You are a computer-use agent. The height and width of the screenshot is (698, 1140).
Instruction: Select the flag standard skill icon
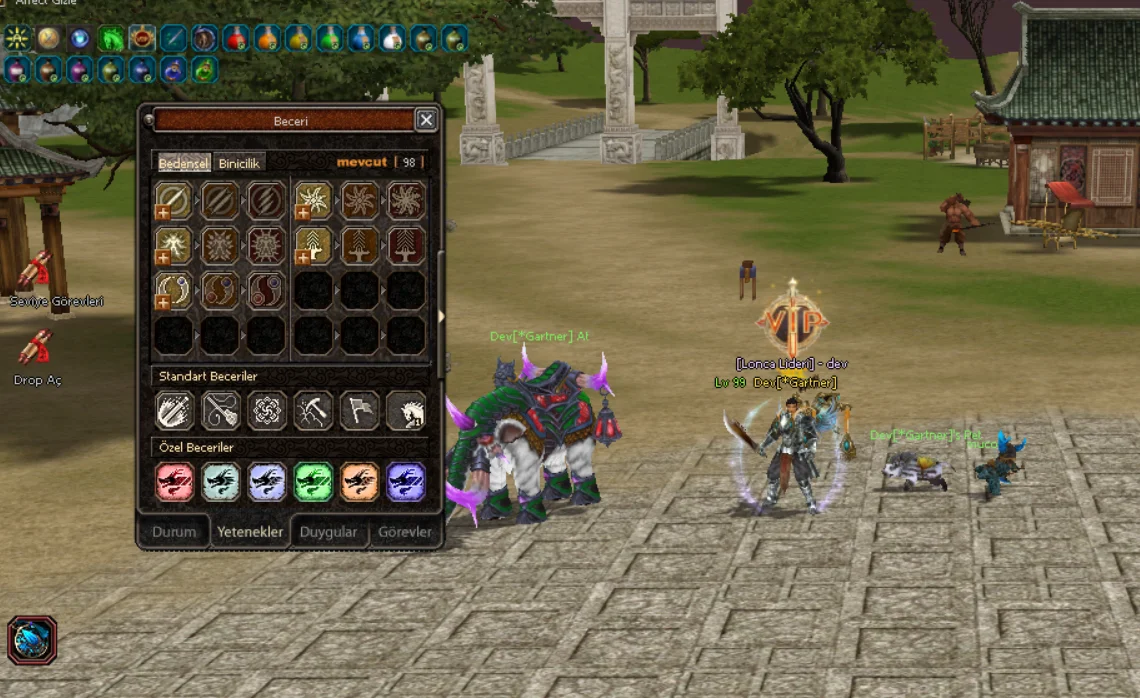[x=359, y=410]
